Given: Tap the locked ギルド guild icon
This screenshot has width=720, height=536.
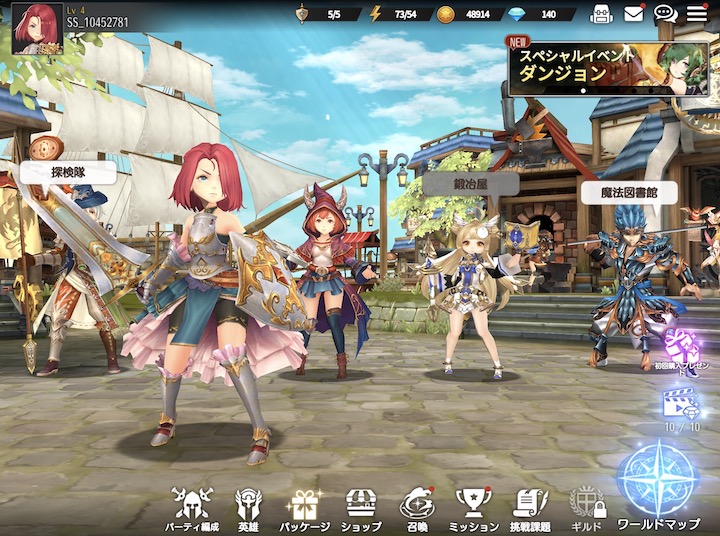Looking at the screenshot, I should point(586,508).
